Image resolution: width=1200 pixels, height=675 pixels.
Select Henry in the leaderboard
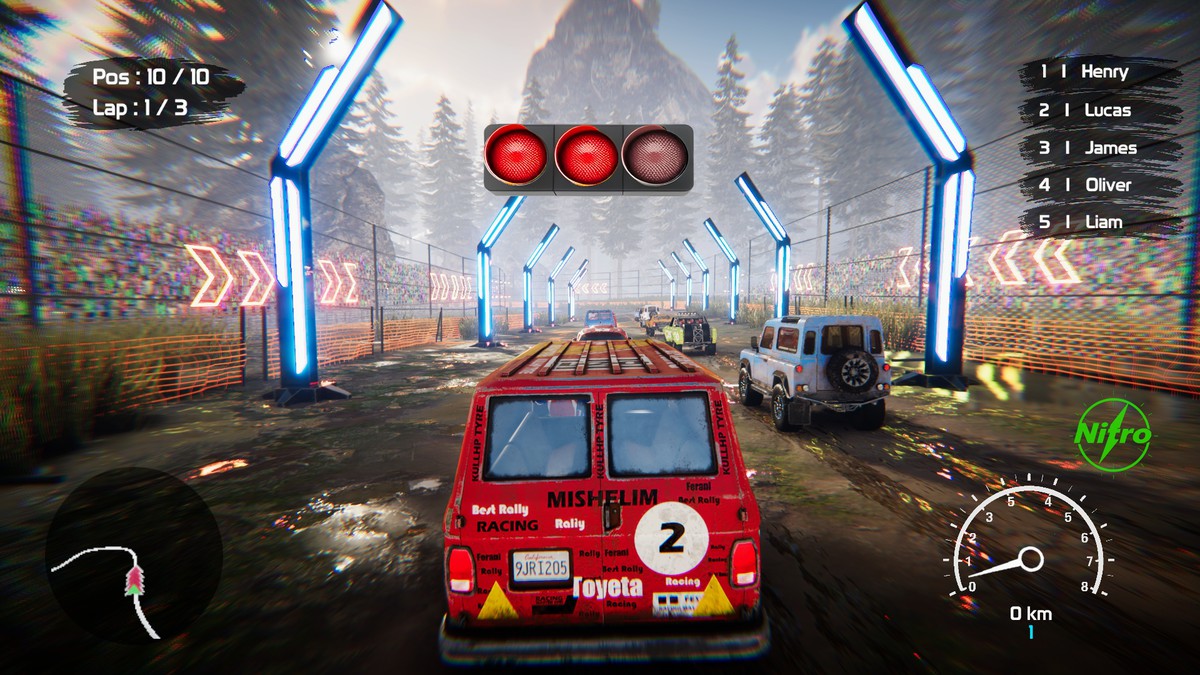point(1096,72)
